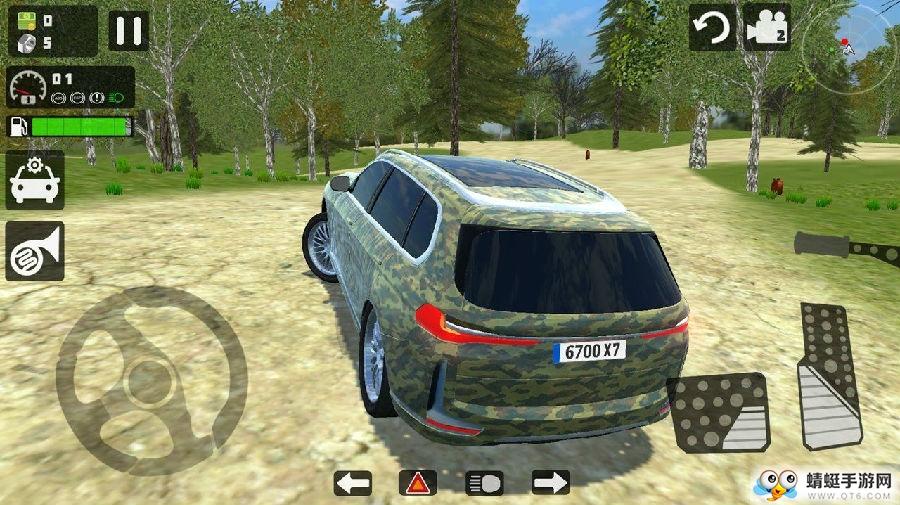This screenshot has height=505, width=900.
Task: Reset the car with the circular arrow button
Action: point(712,27)
